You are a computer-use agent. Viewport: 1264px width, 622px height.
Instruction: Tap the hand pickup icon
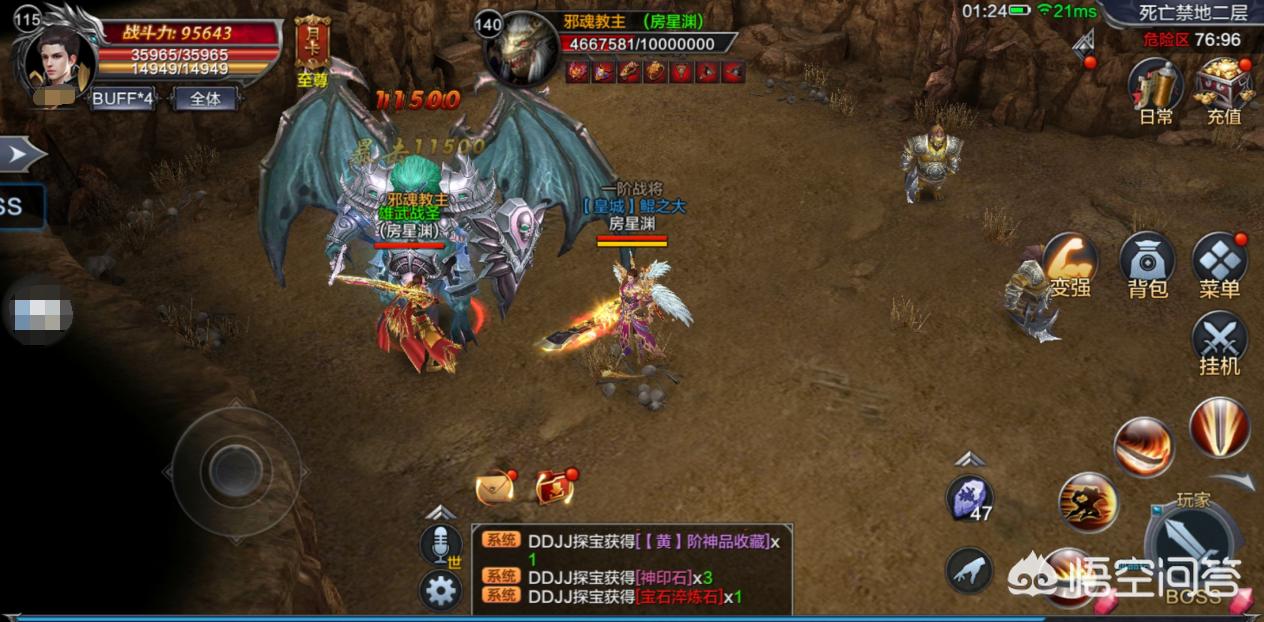coord(969,571)
